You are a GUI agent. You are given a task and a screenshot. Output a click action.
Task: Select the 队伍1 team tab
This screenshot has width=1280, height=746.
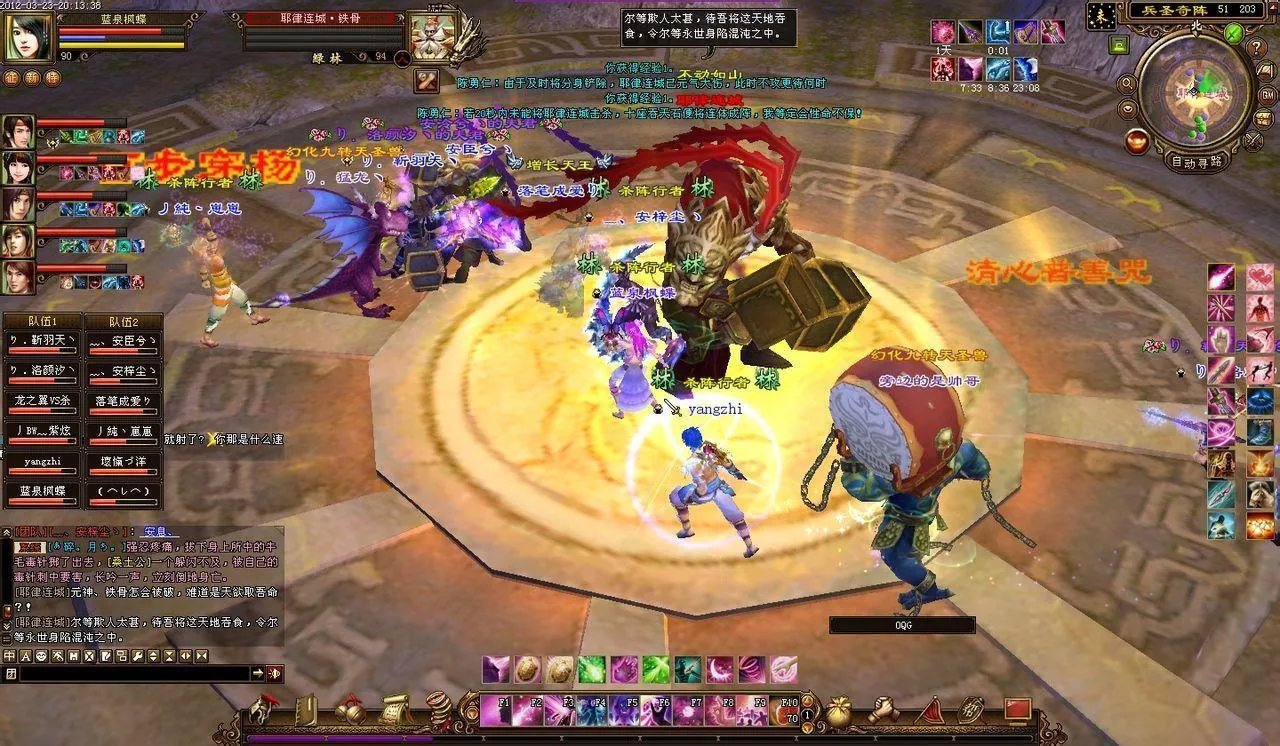point(40,322)
